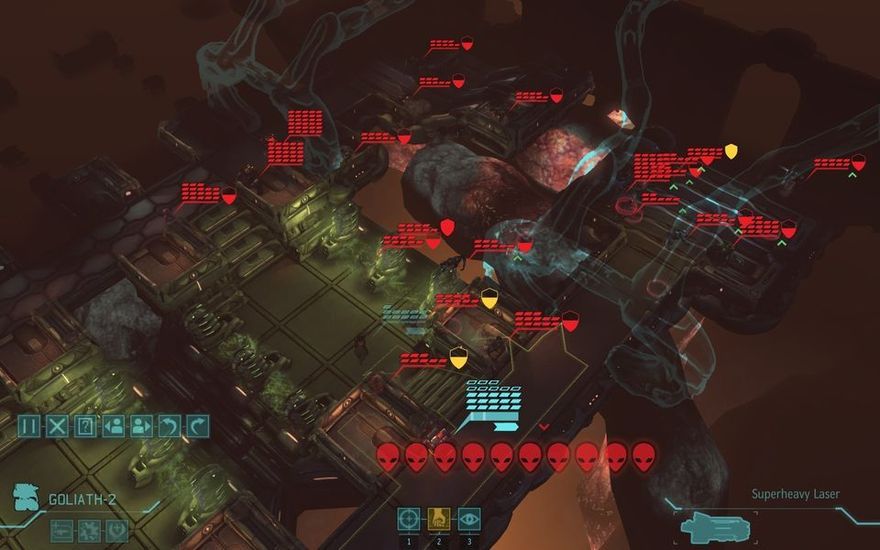
Task: Click the weapon perk icon under GOLIATH-2
Action: point(61,530)
